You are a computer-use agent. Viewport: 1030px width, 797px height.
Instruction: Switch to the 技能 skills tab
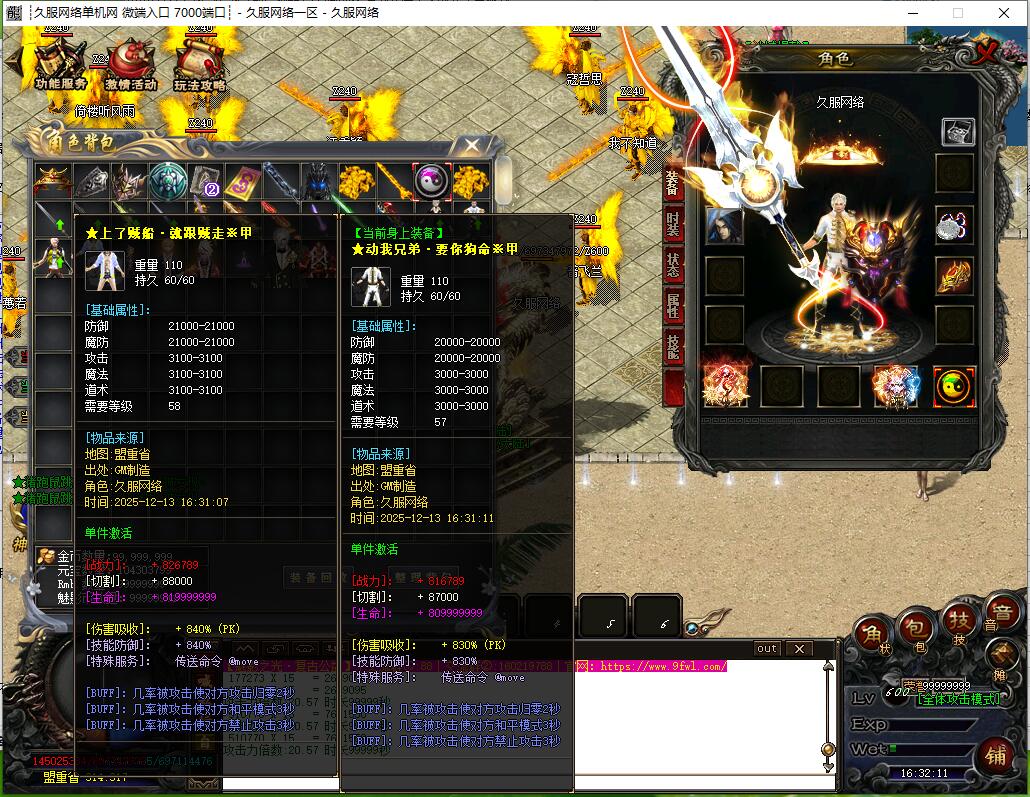tap(673, 348)
